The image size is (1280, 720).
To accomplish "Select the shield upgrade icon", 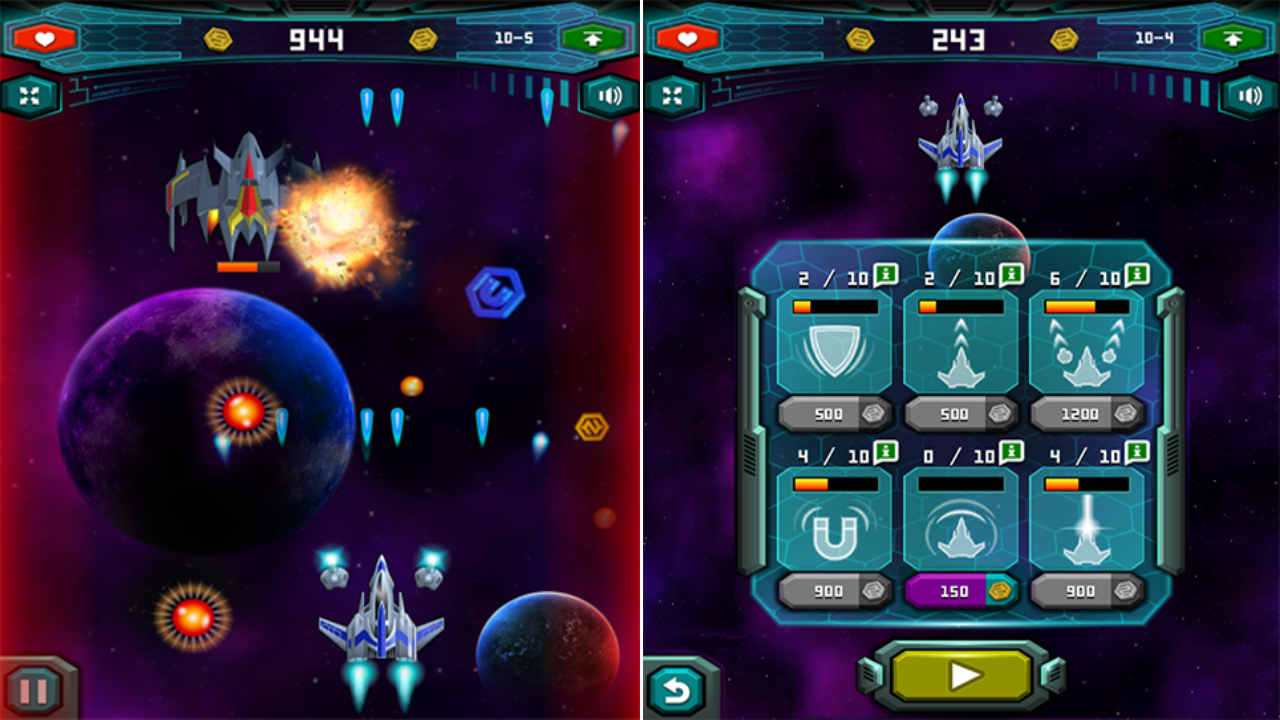I will coord(836,348).
